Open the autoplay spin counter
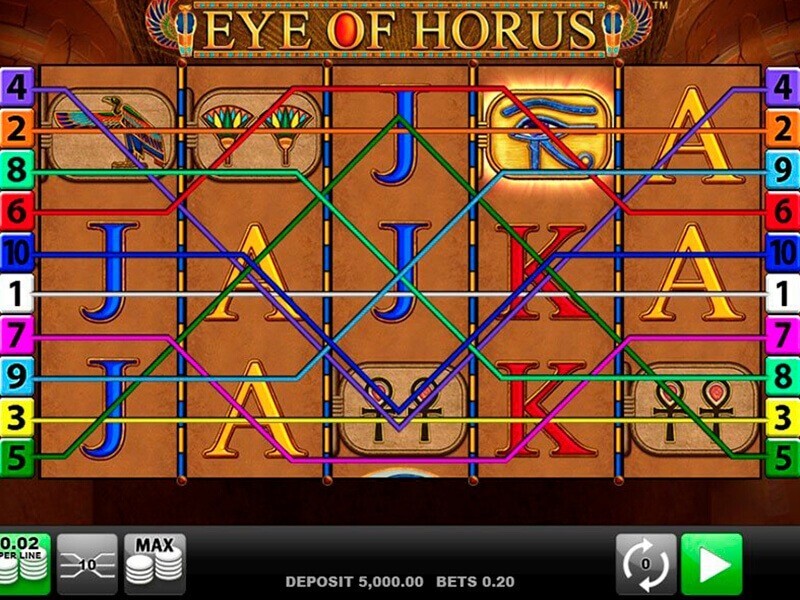Screen dimensions: 800x600 point(645,564)
